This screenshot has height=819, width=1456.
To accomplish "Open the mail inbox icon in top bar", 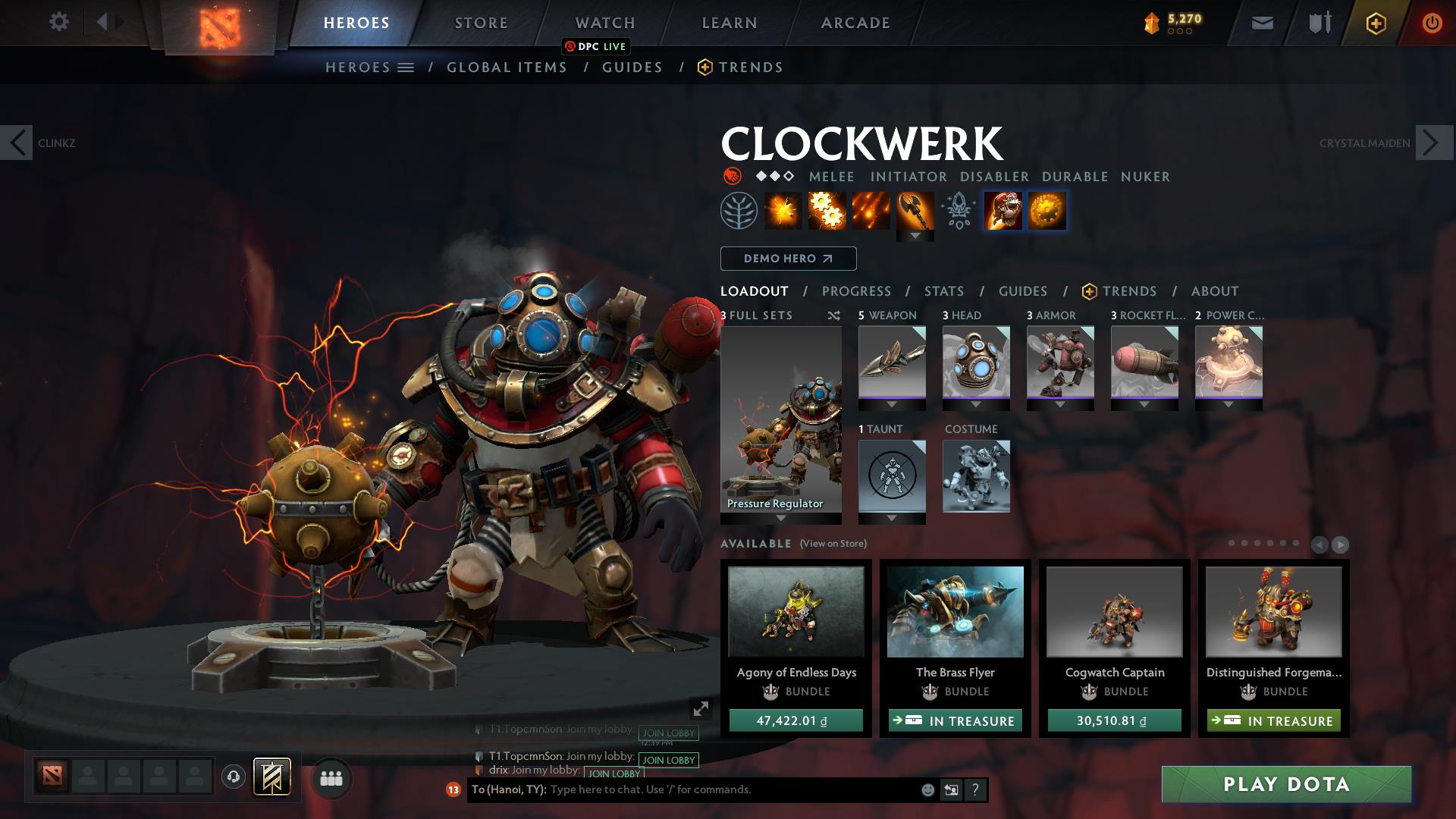I will (x=1261, y=22).
